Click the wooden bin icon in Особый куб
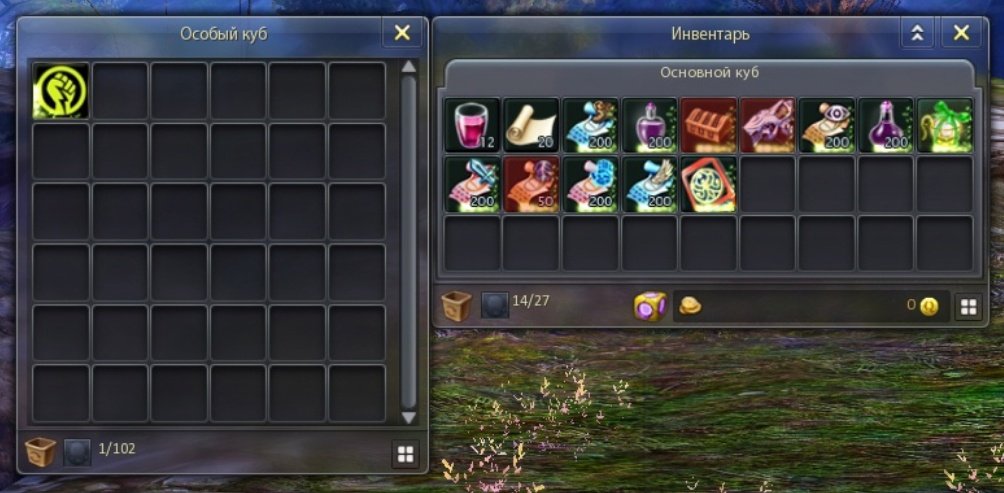1004x493 pixels. pos(41,453)
